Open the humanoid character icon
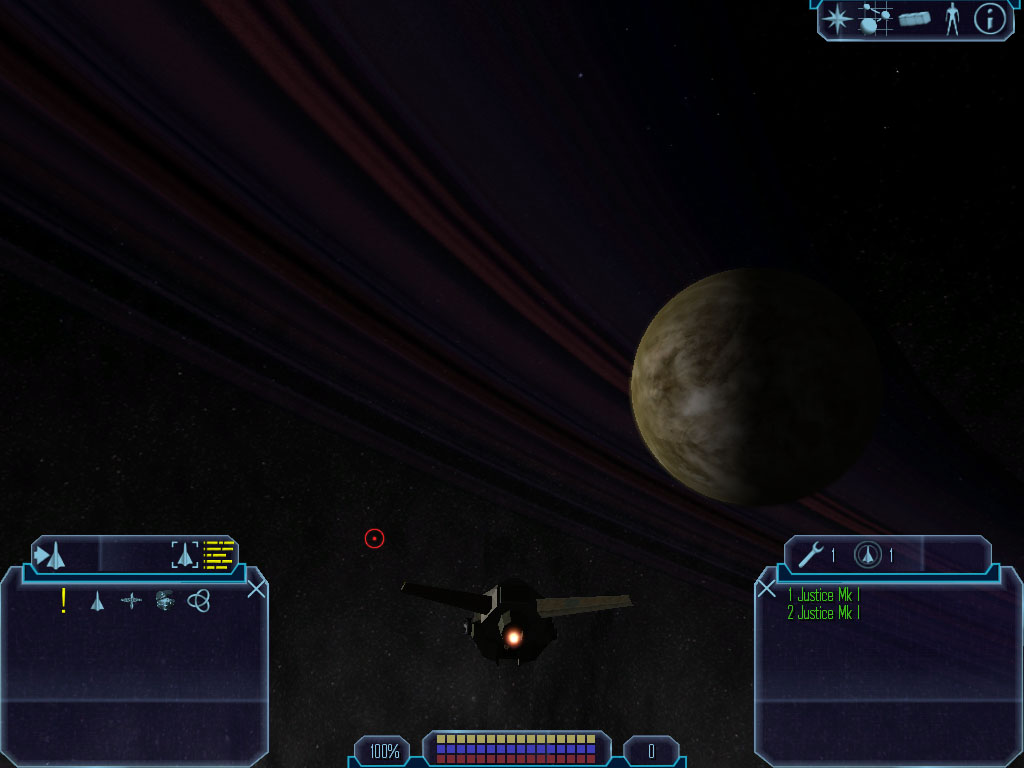Viewport: 1024px width, 768px height. [952, 19]
